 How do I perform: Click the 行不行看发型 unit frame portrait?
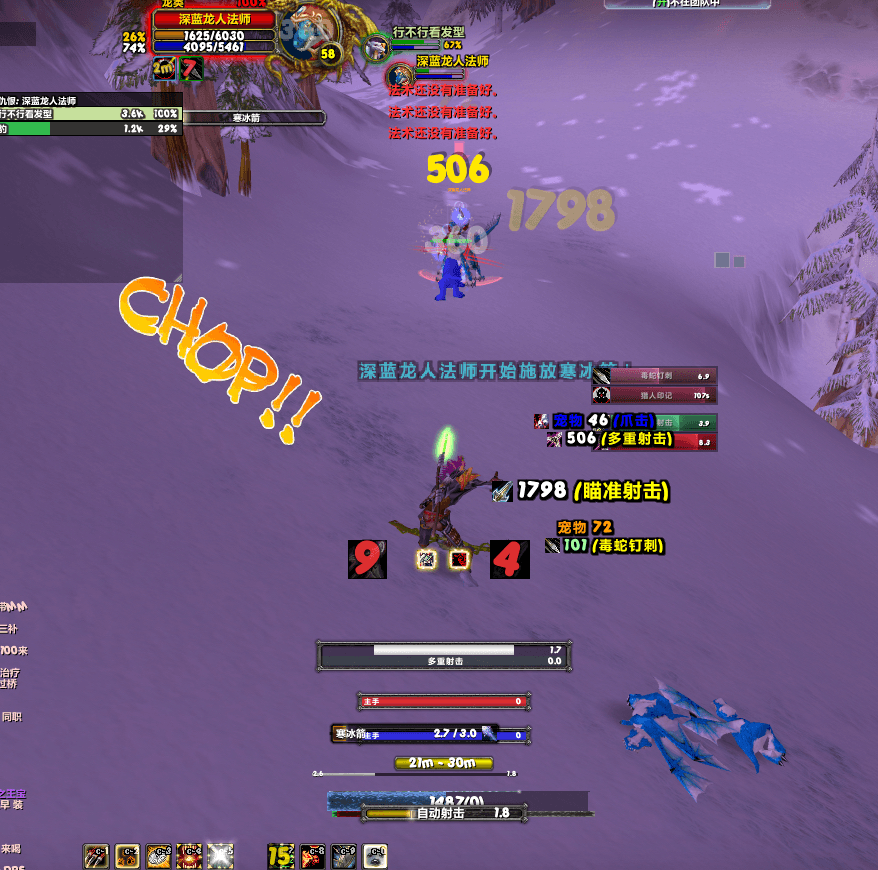[x=376, y=47]
